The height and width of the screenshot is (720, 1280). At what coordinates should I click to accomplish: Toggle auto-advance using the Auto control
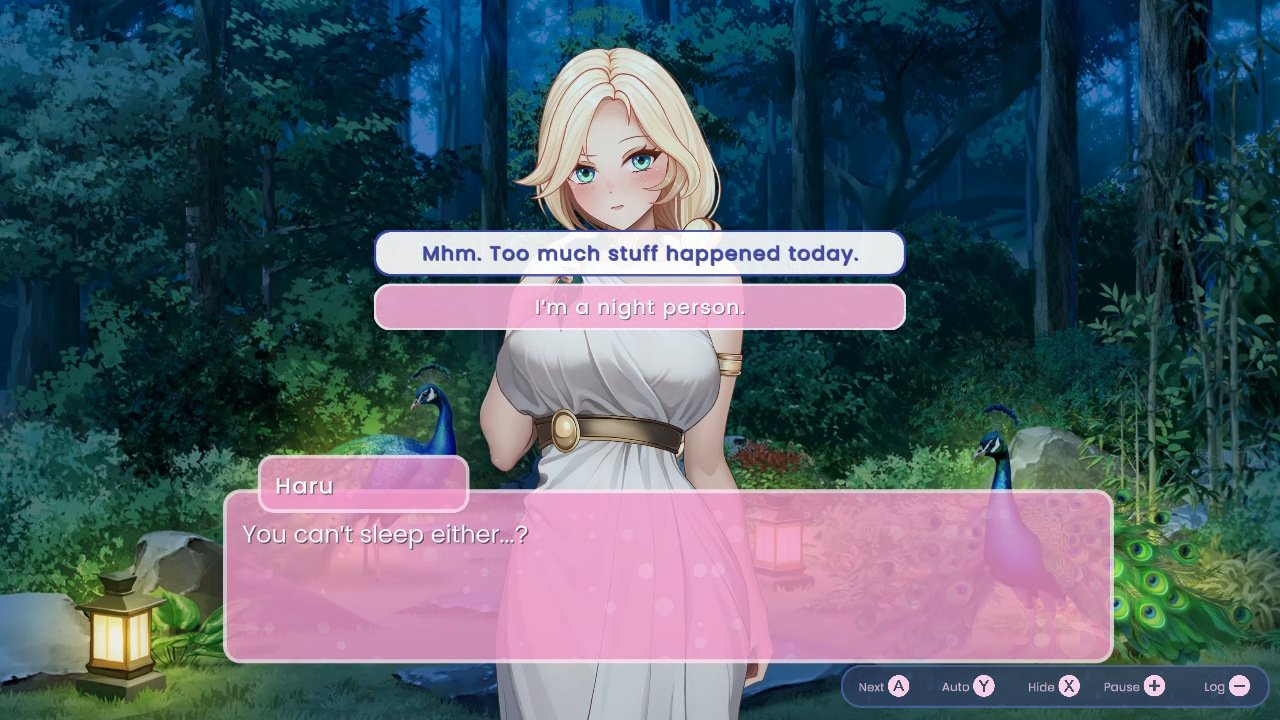pyautogui.click(x=967, y=687)
